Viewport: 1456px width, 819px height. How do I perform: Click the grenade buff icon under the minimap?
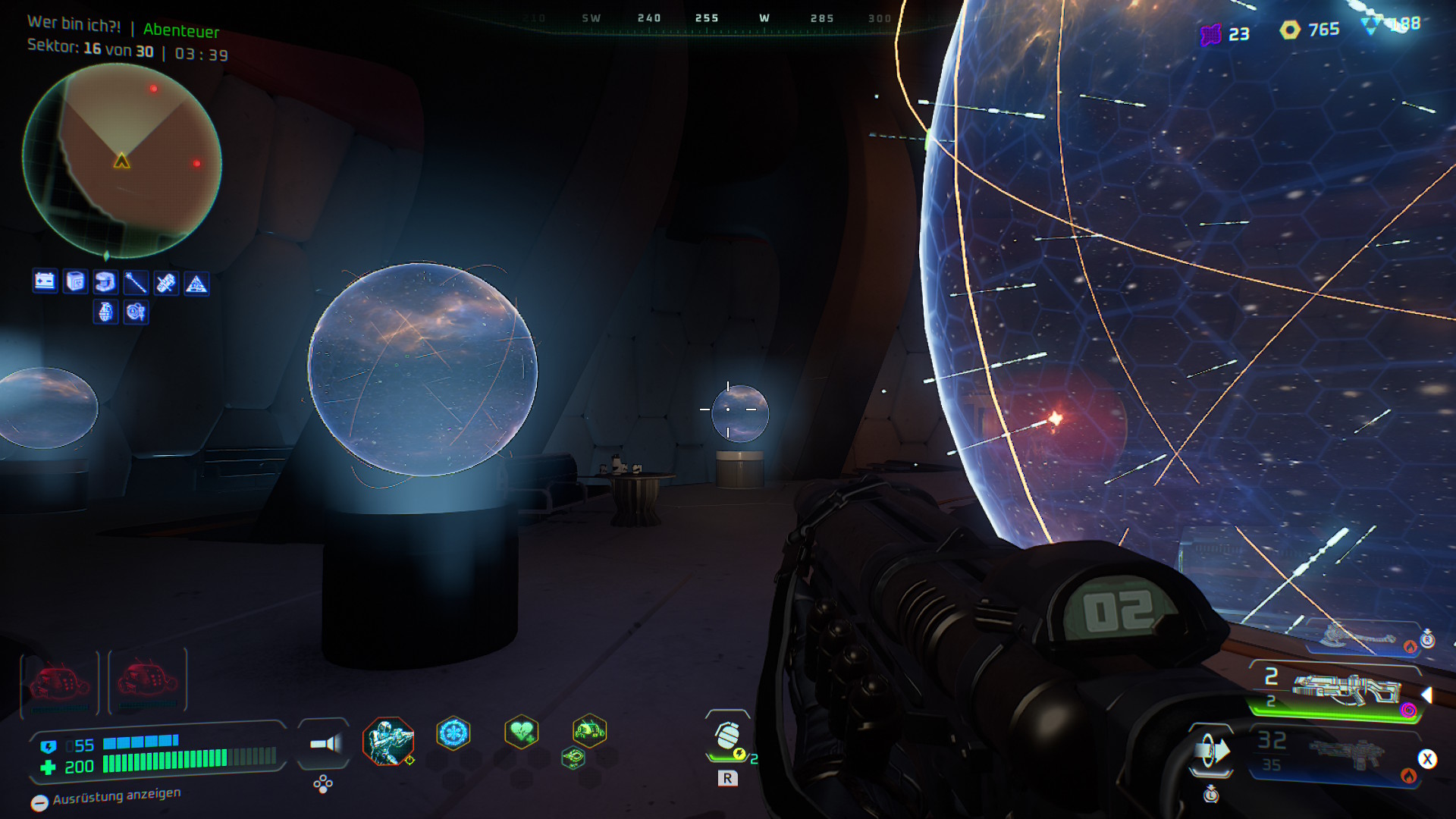pos(106,312)
